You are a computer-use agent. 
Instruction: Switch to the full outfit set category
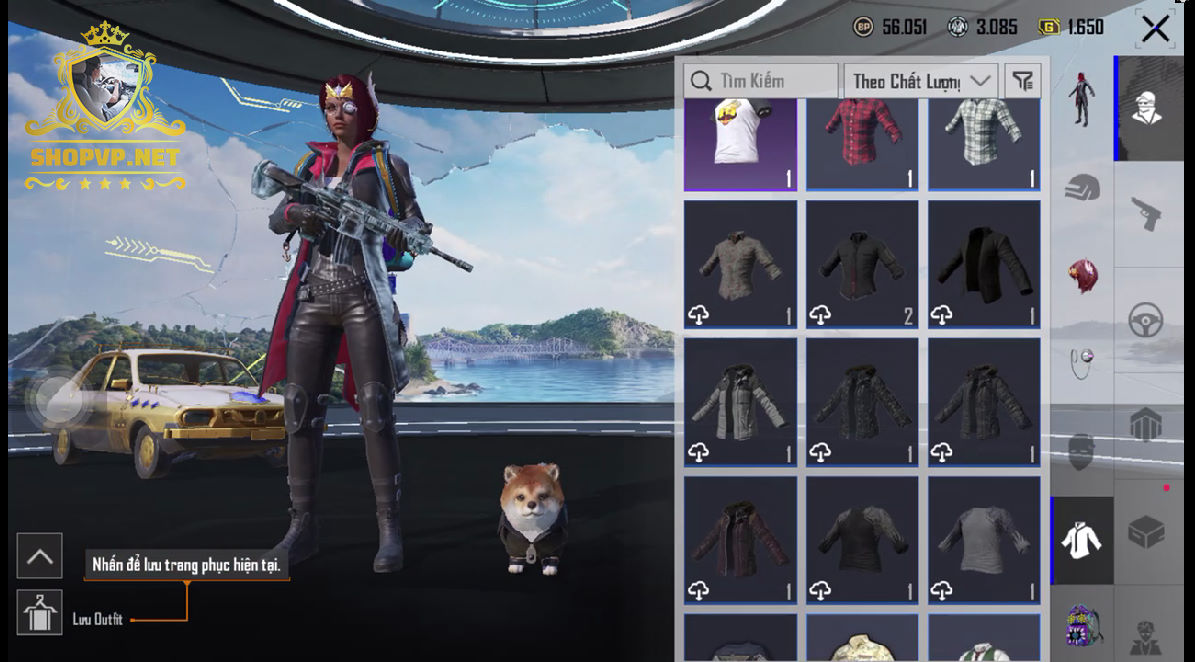1080,99
